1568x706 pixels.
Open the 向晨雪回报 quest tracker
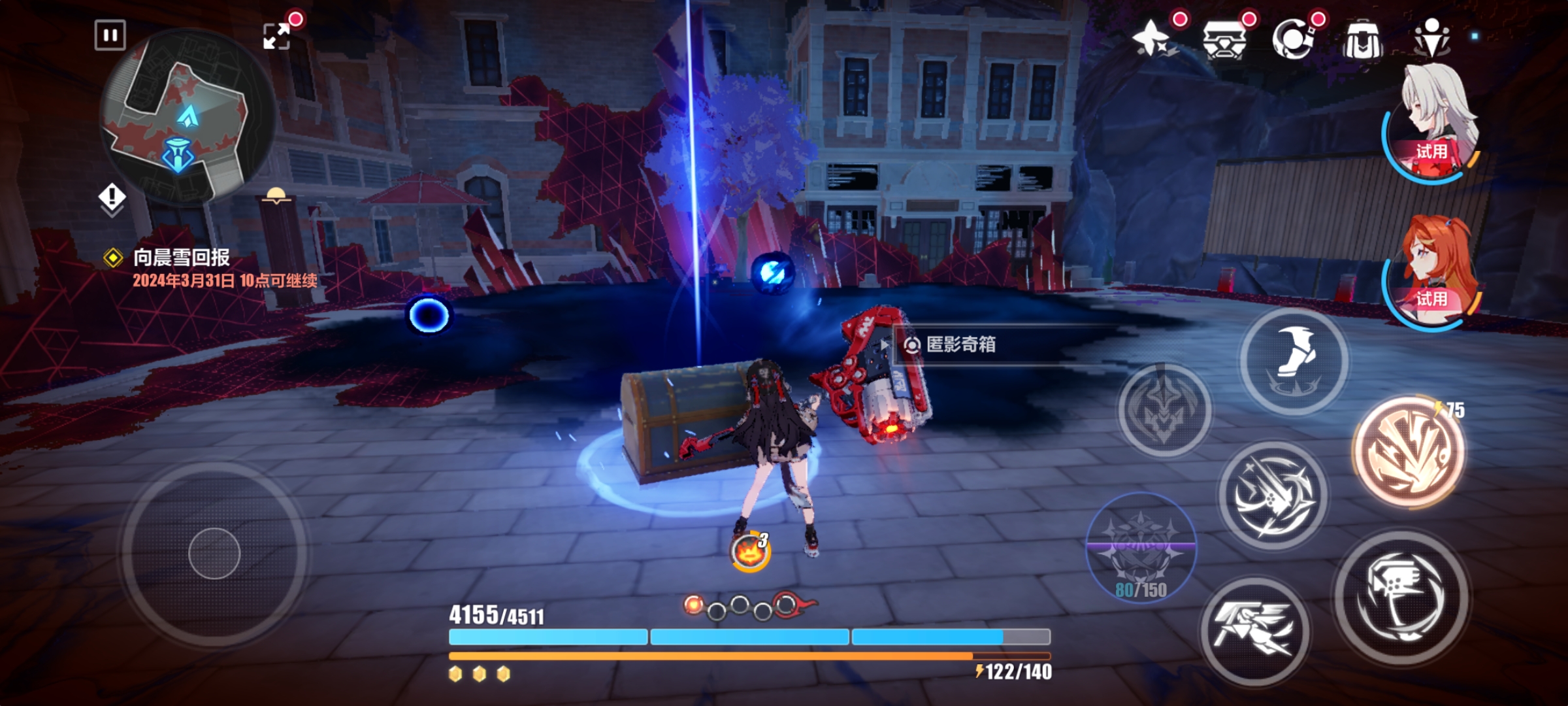(x=182, y=258)
